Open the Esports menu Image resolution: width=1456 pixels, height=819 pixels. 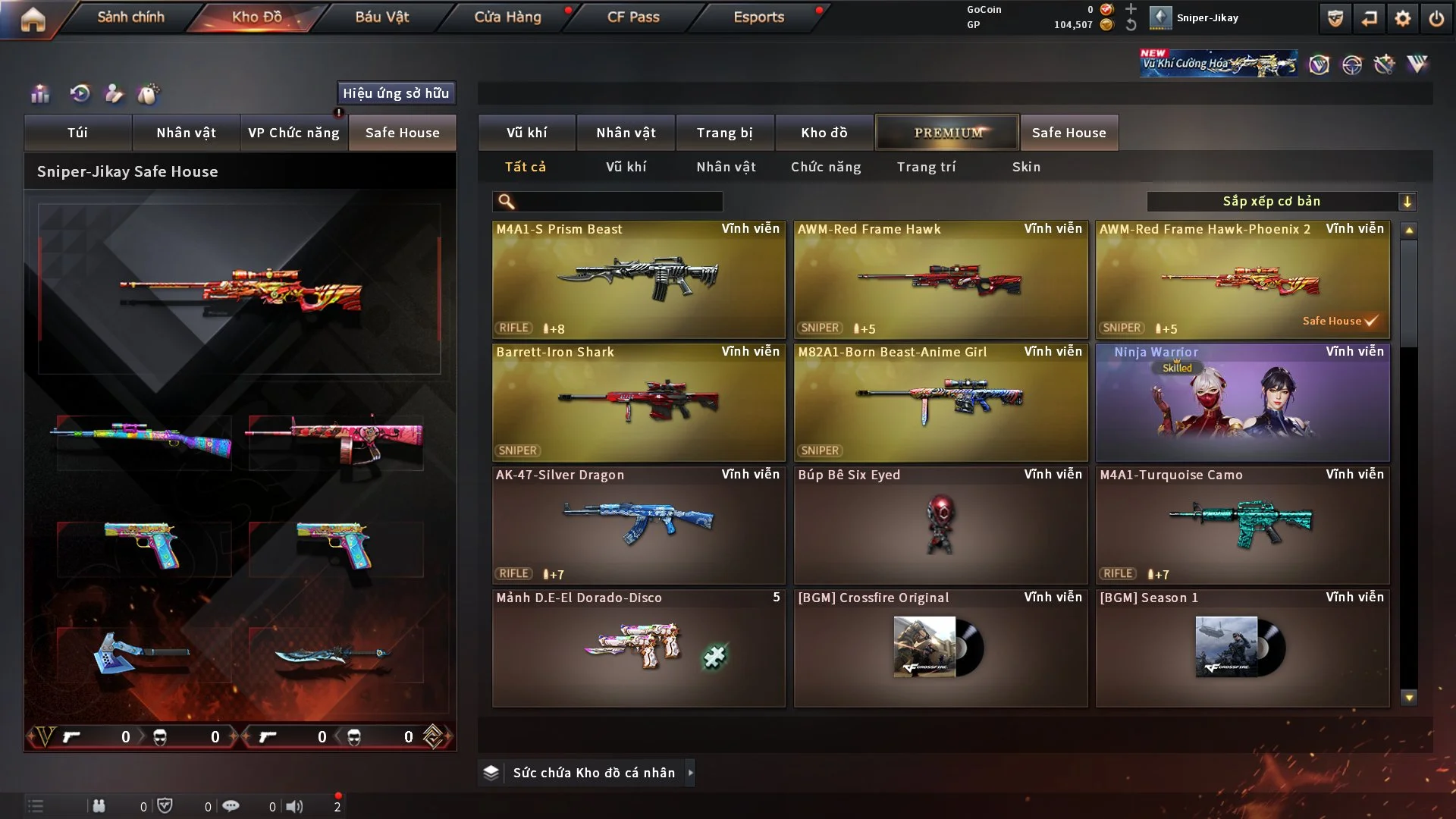(758, 17)
